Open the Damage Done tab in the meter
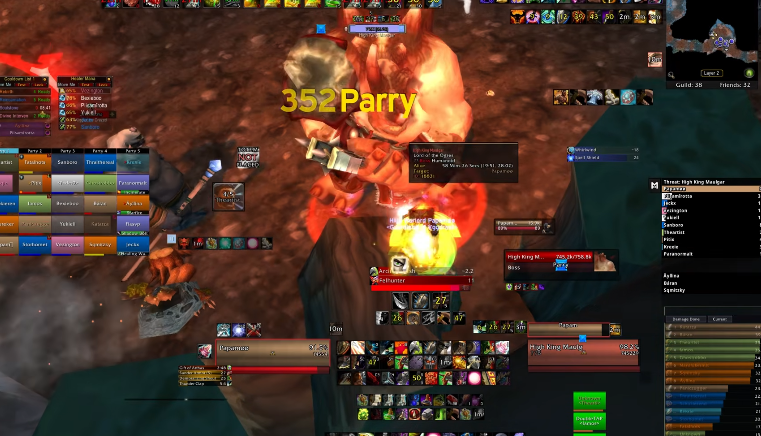 coord(686,319)
